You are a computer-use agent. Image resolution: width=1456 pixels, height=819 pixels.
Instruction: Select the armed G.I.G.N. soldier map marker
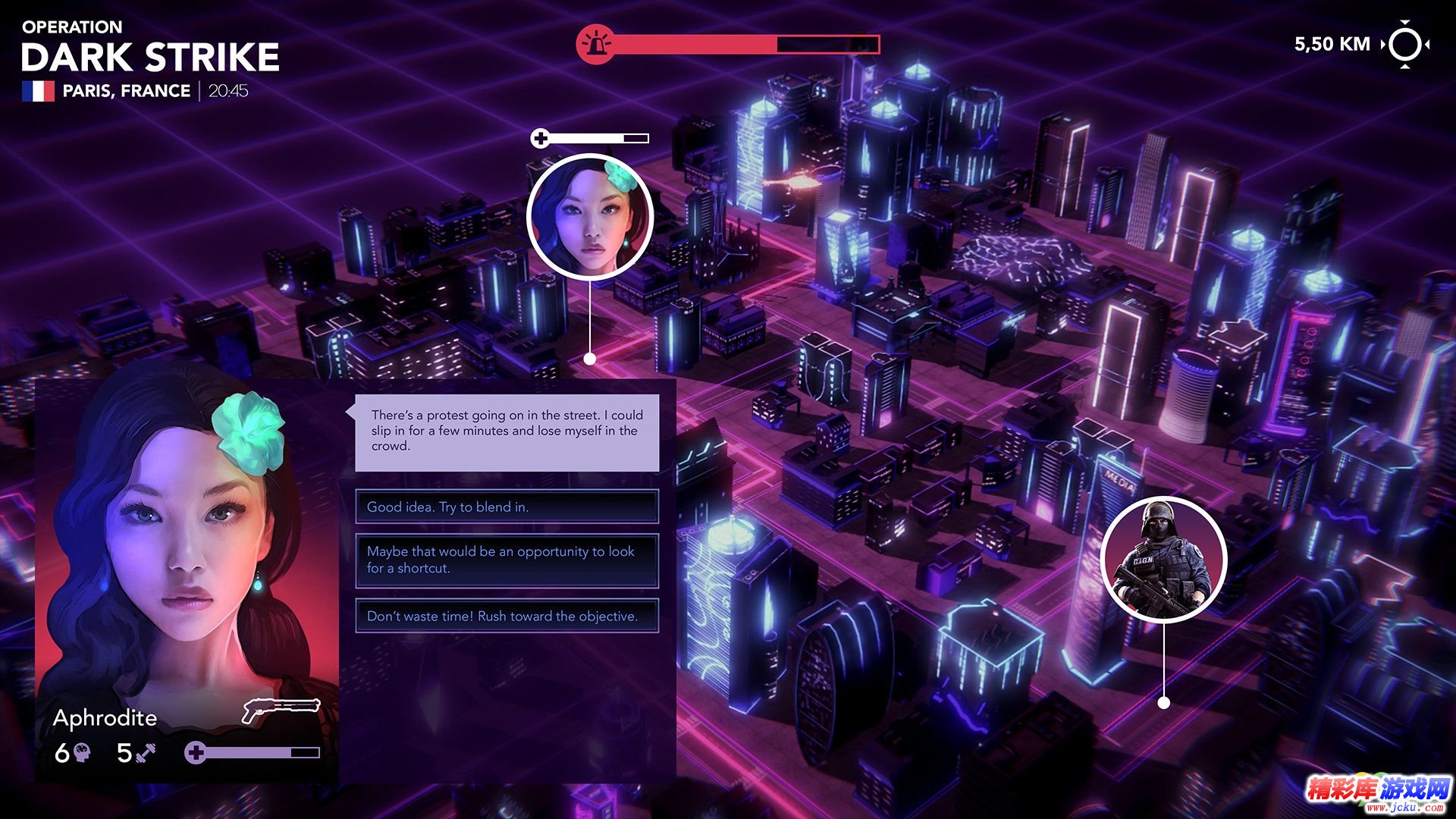(x=1163, y=559)
